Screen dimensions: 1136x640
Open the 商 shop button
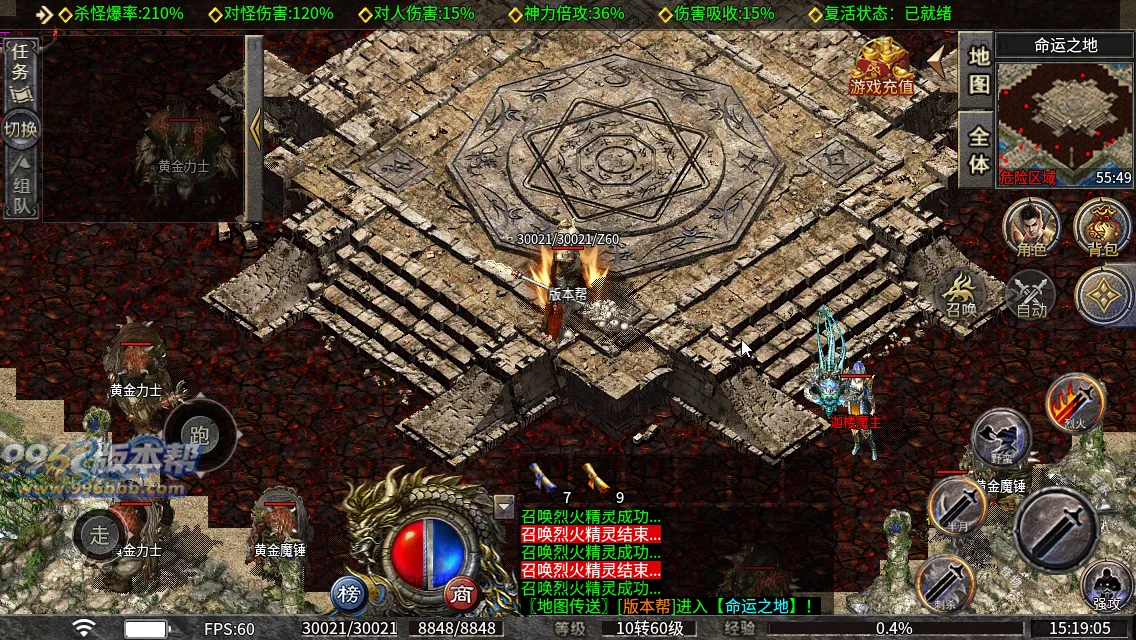pyautogui.click(x=461, y=595)
